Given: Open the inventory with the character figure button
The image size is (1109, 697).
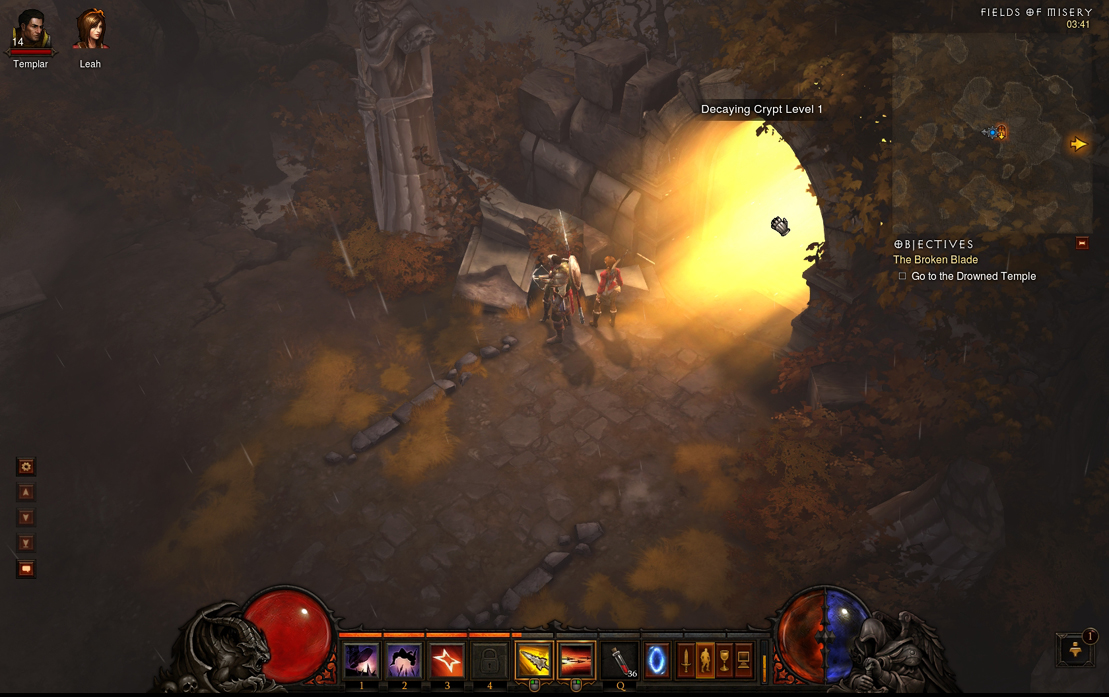Looking at the screenshot, I should [705, 660].
